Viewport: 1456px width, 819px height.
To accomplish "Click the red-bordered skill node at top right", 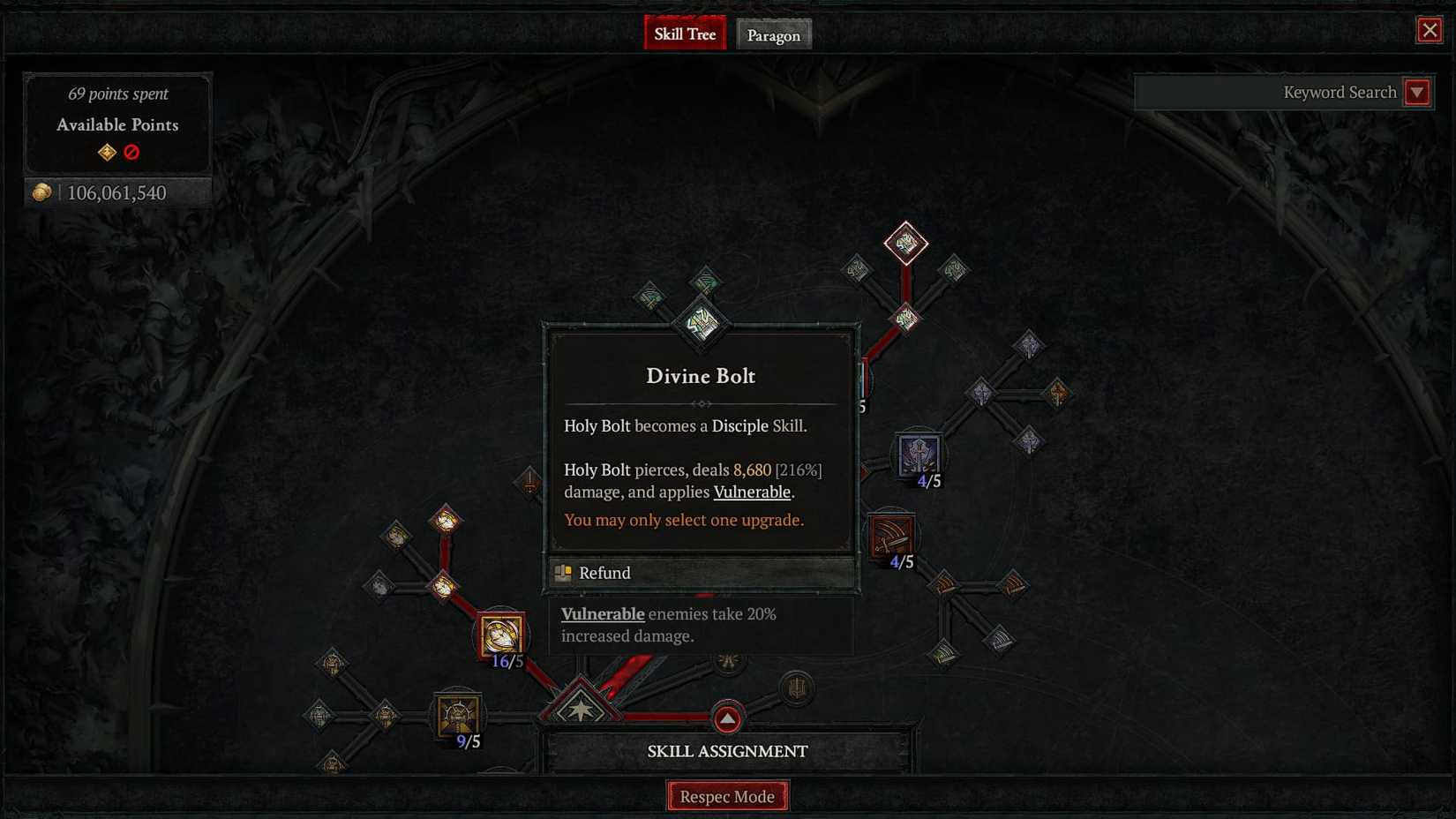I will (x=904, y=241).
